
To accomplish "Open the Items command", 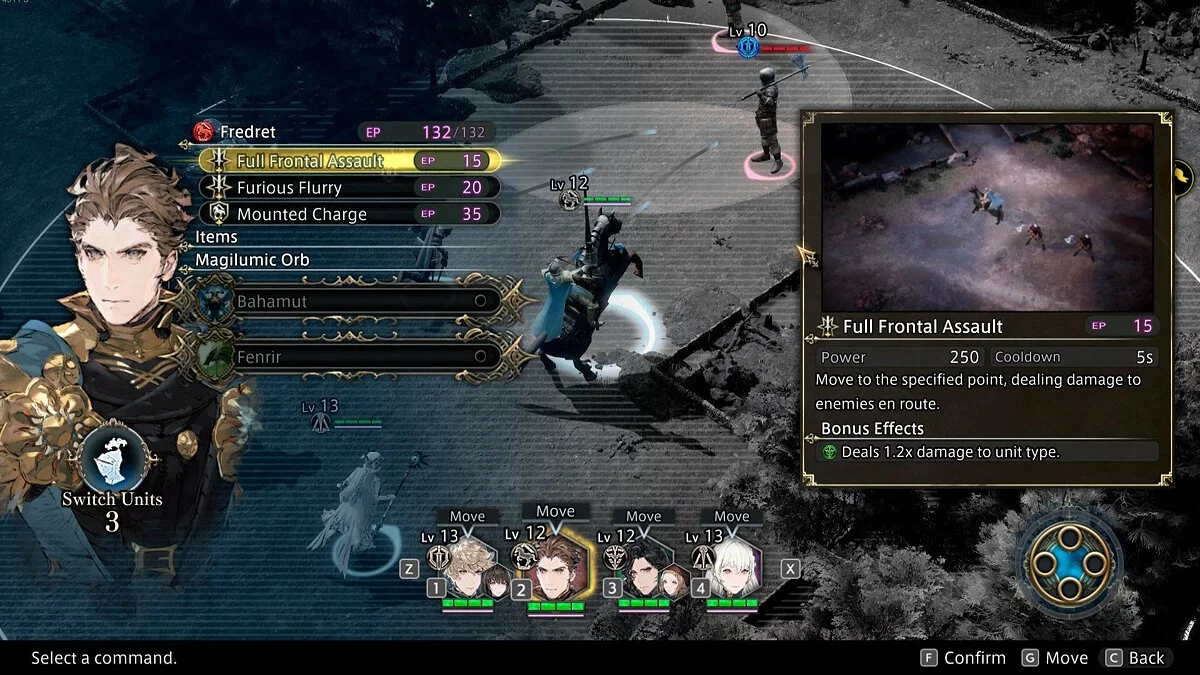I will tap(217, 237).
